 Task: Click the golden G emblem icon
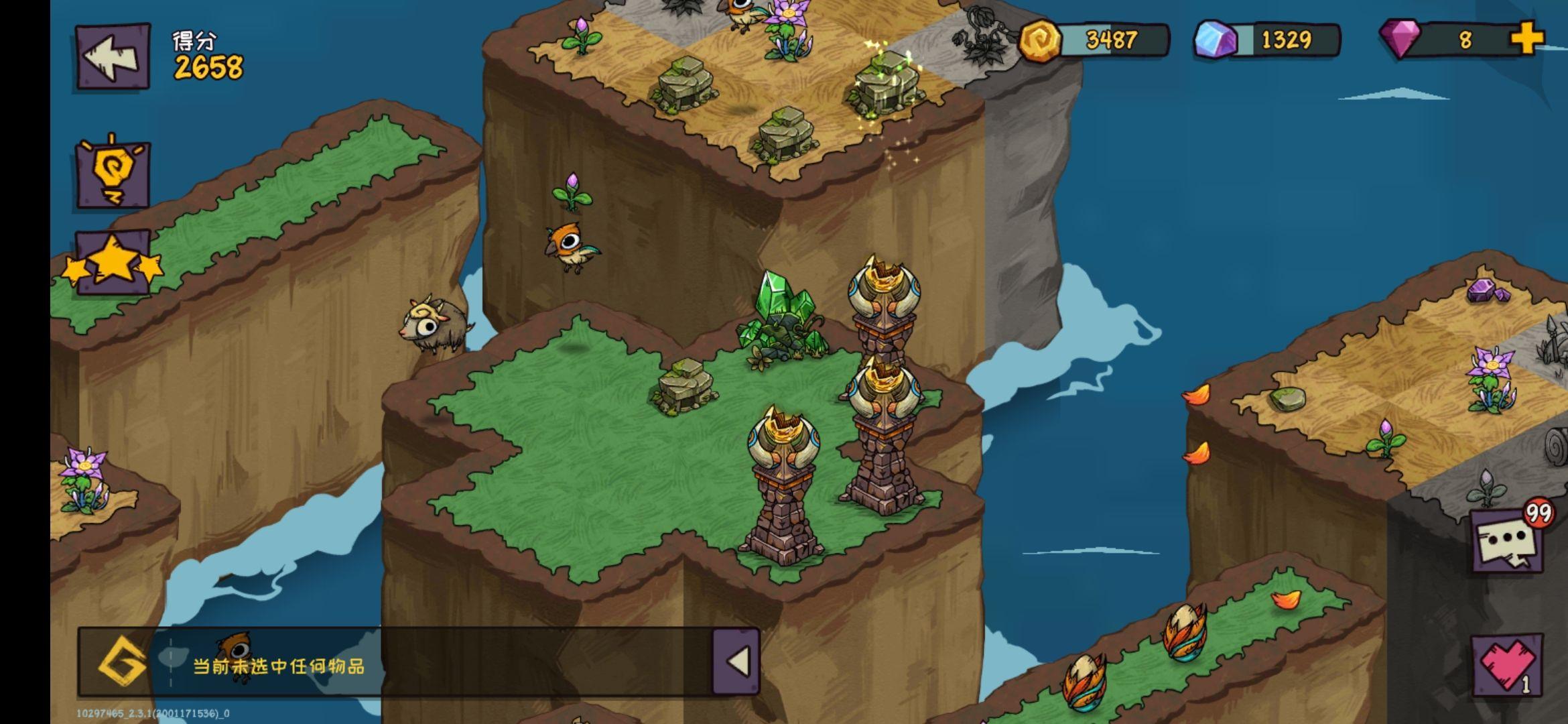122,664
